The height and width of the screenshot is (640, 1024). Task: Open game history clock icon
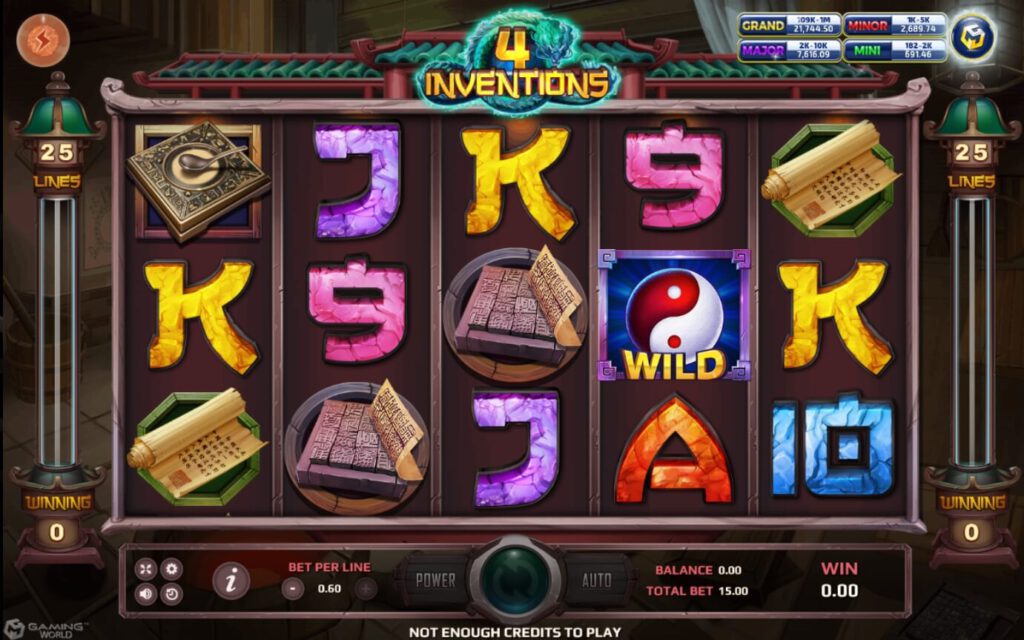pos(171,594)
